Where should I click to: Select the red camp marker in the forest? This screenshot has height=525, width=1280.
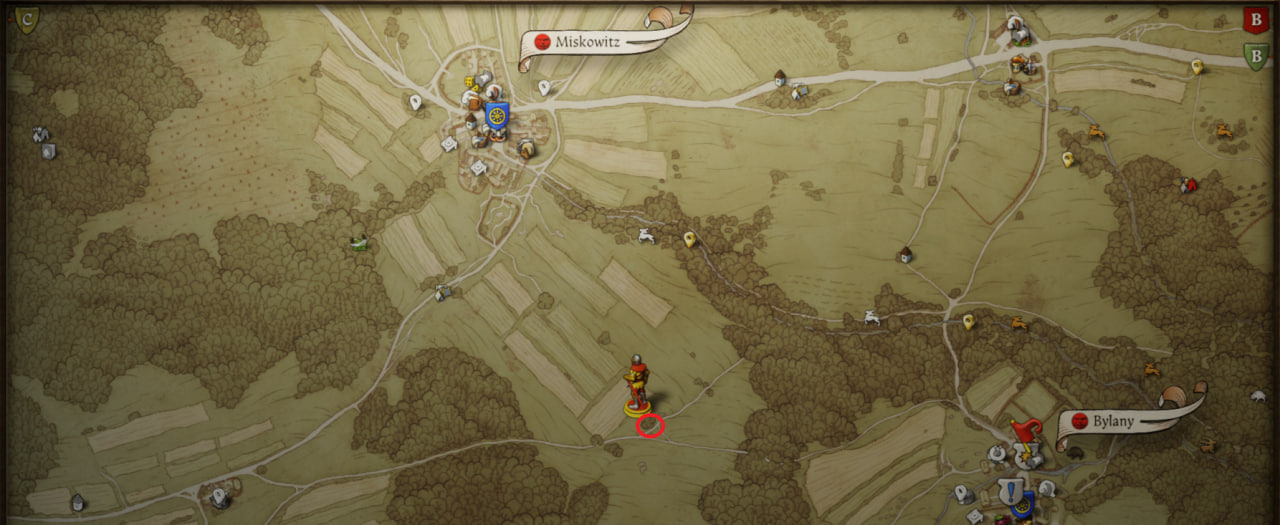(1189, 185)
